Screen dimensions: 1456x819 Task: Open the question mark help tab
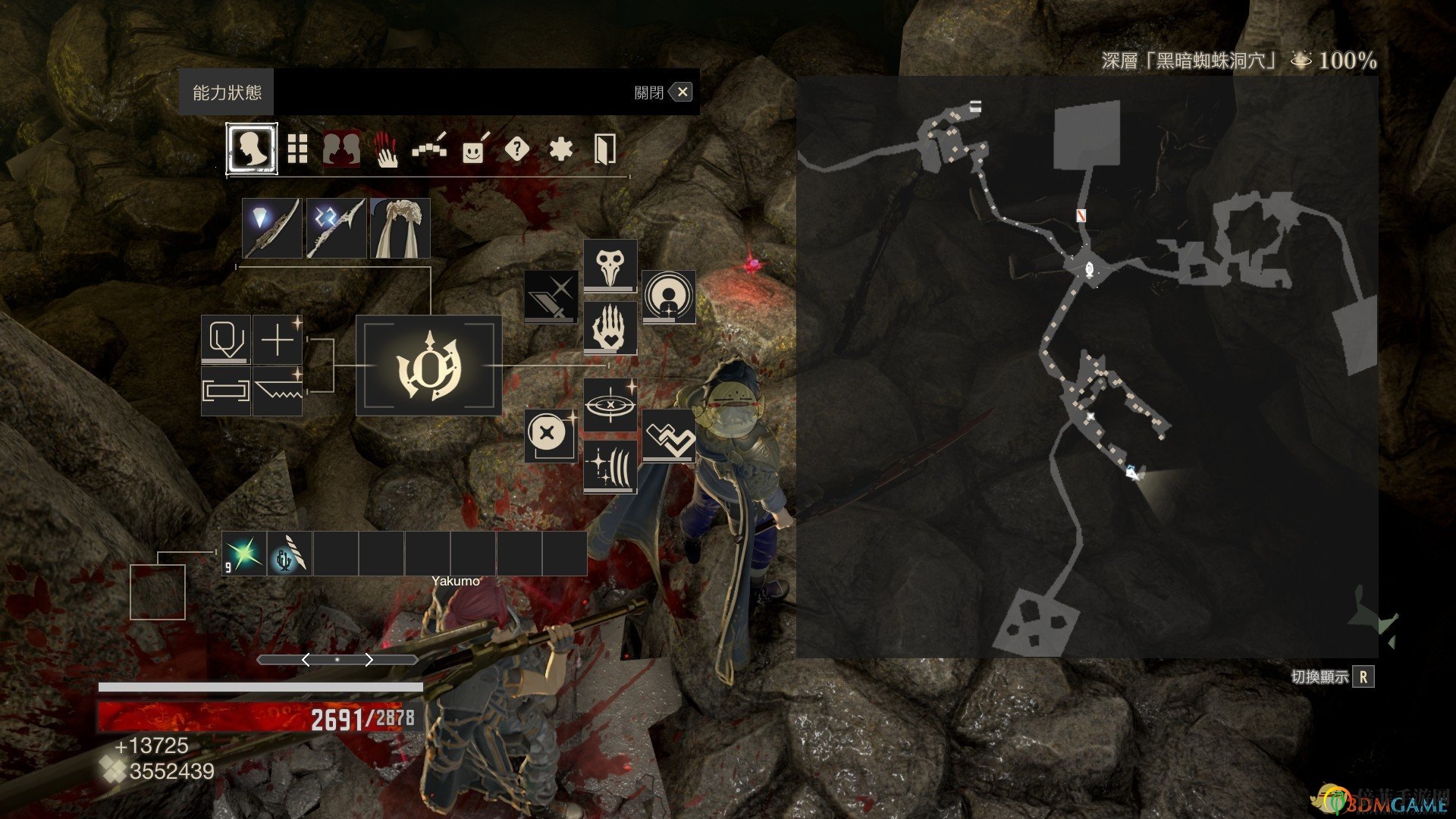coord(516,149)
